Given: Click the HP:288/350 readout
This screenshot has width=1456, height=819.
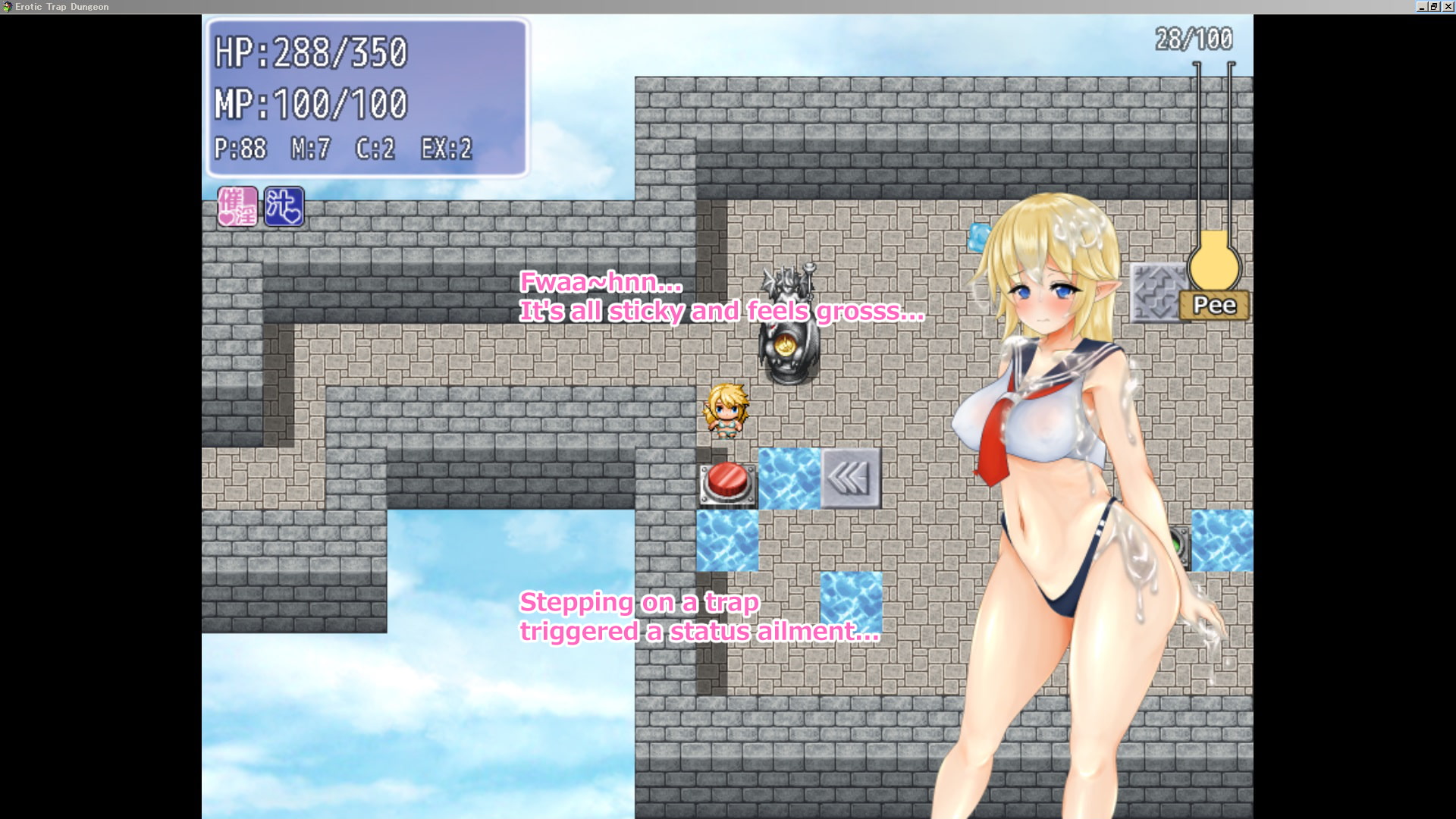Looking at the screenshot, I should (x=311, y=52).
